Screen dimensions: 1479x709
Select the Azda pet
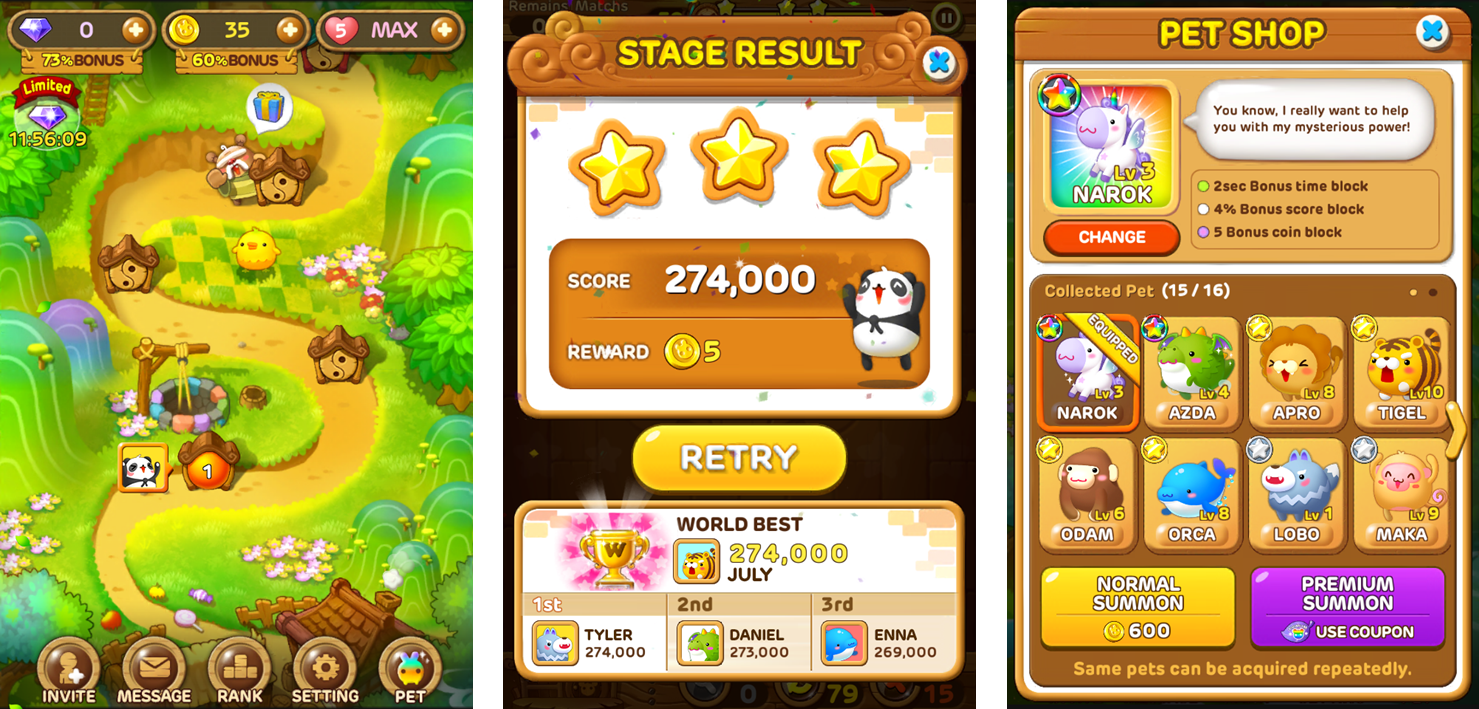pos(1192,372)
